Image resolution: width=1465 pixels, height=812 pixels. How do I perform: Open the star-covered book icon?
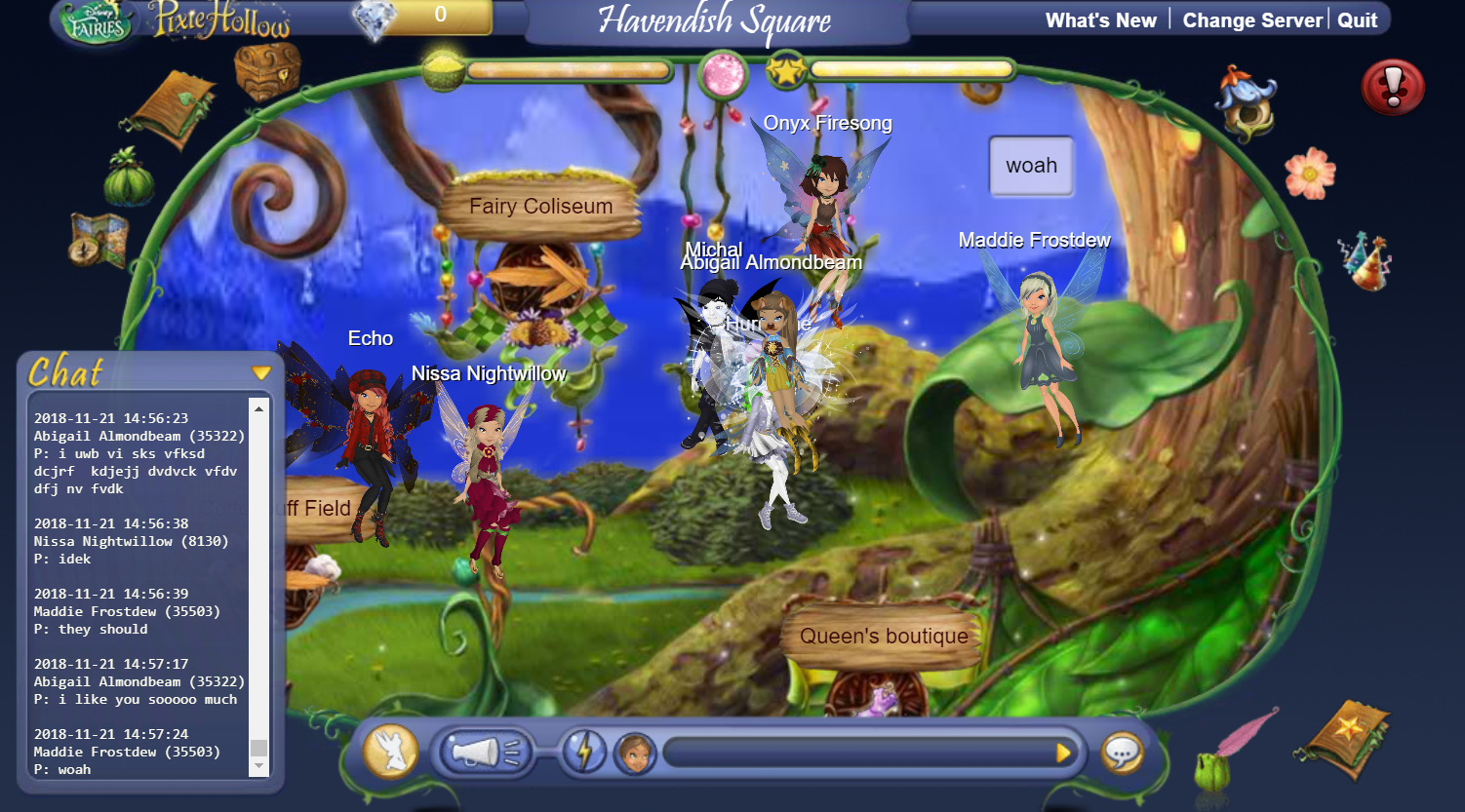click(x=1345, y=736)
